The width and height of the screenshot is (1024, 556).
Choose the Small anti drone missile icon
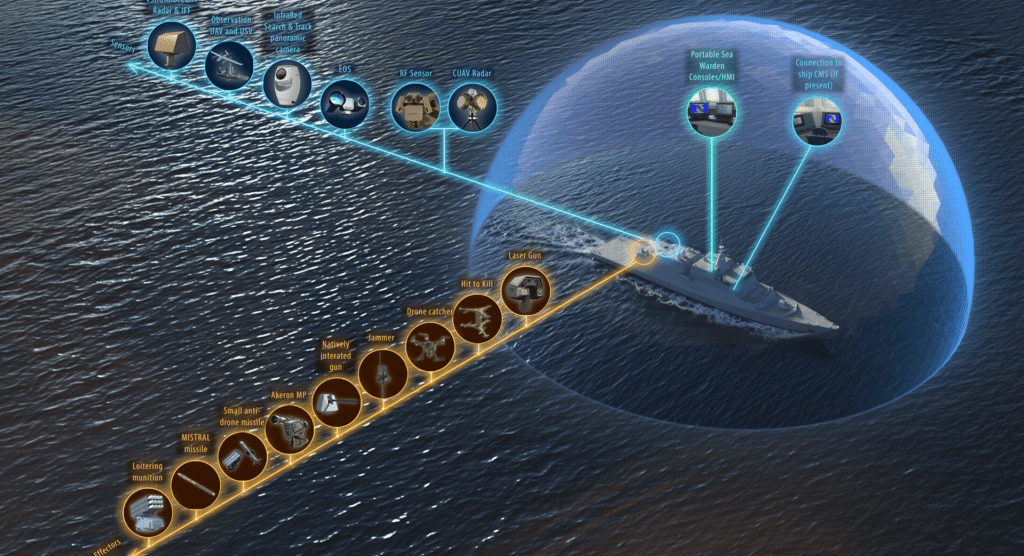click(242, 457)
